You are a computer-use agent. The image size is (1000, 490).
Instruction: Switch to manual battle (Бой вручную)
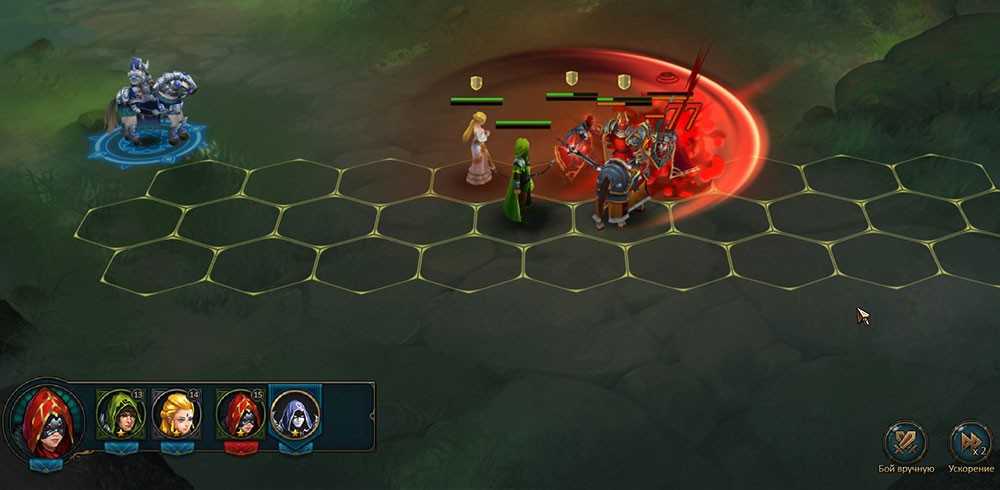click(906, 442)
